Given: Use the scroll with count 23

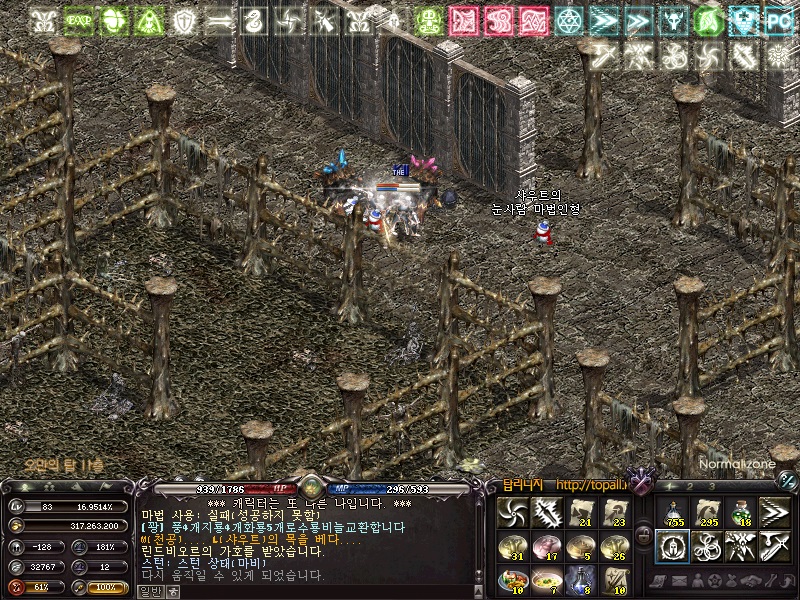Looking at the screenshot, I should 615,512.
